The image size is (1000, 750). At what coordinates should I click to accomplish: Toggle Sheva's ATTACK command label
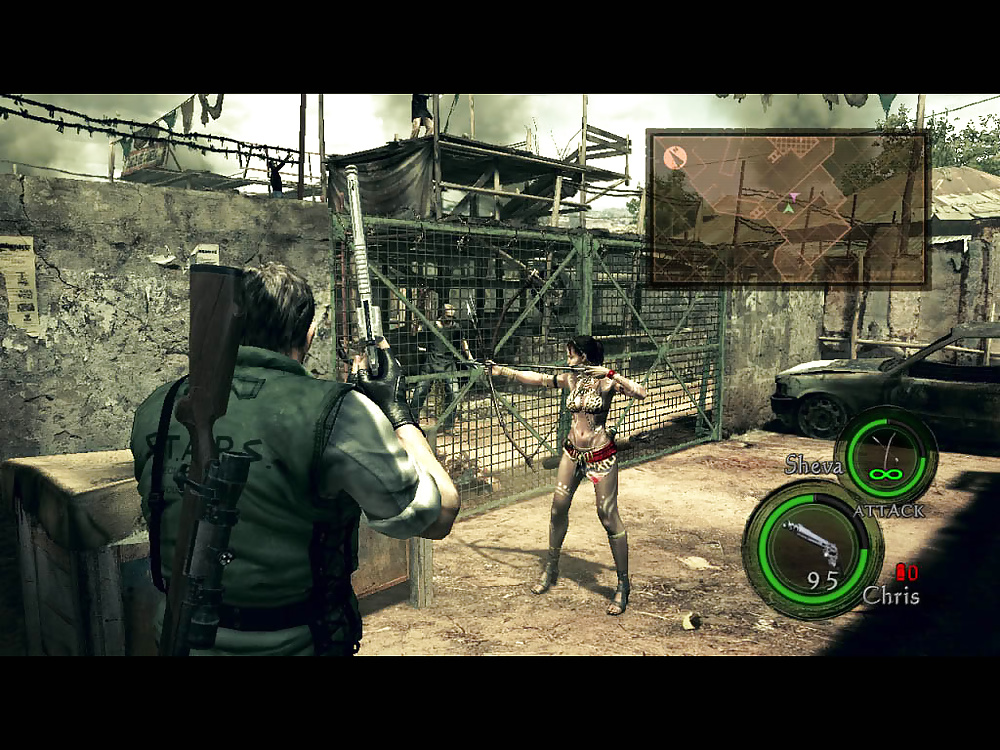tap(888, 511)
